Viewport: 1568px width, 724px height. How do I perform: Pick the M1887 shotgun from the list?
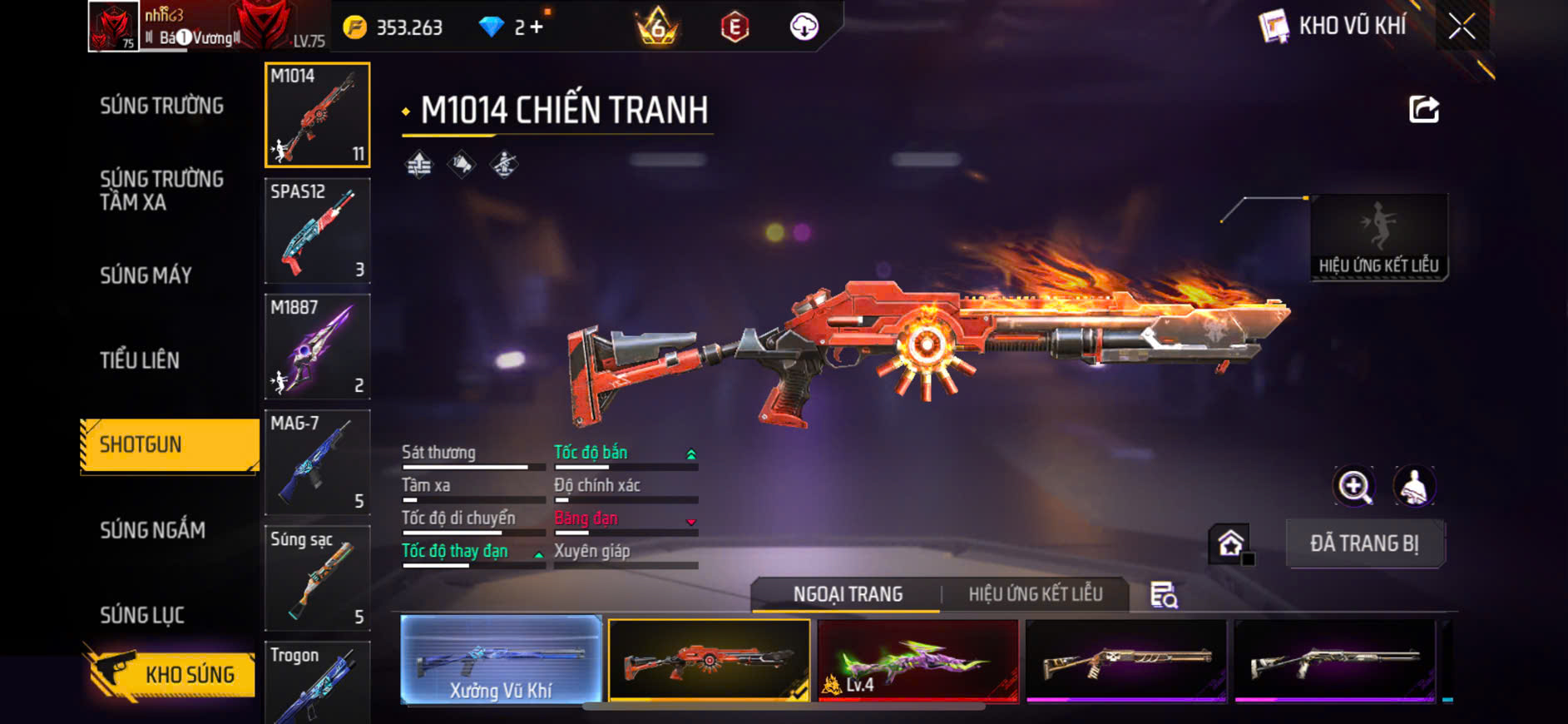tap(317, 346)
